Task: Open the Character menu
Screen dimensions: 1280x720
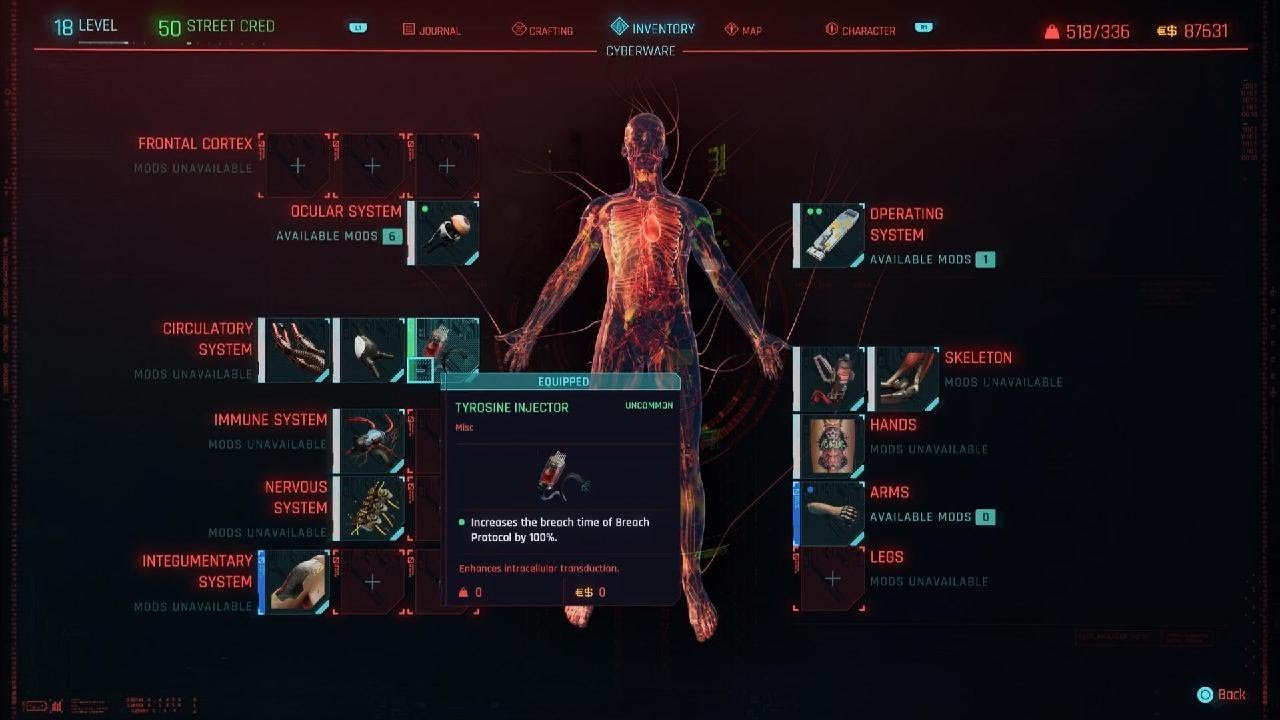Action: (x=862, y=30)
